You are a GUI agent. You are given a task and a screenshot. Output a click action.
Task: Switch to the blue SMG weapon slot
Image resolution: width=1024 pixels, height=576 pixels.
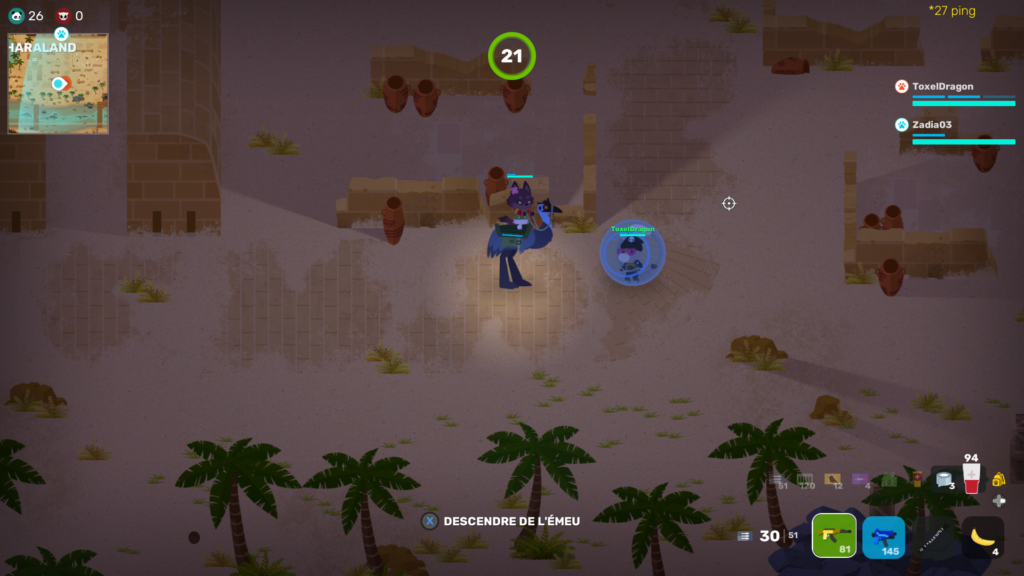[x=883, y=537]
